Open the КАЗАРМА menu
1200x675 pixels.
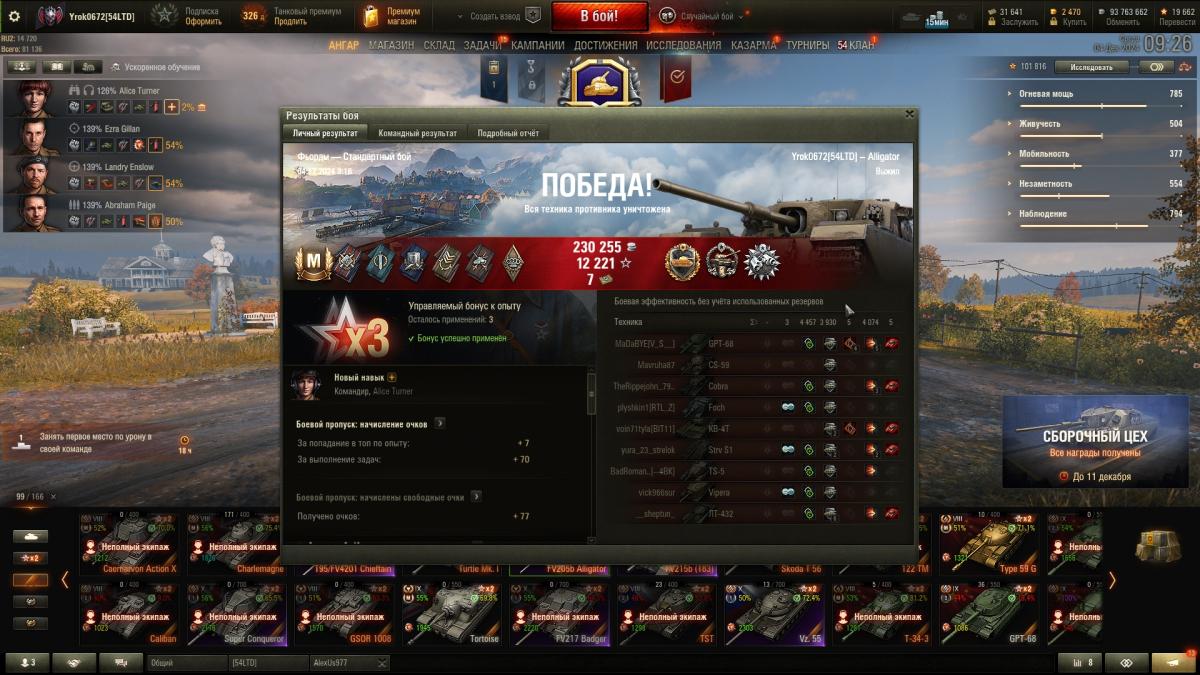click(x=753, y=45)
